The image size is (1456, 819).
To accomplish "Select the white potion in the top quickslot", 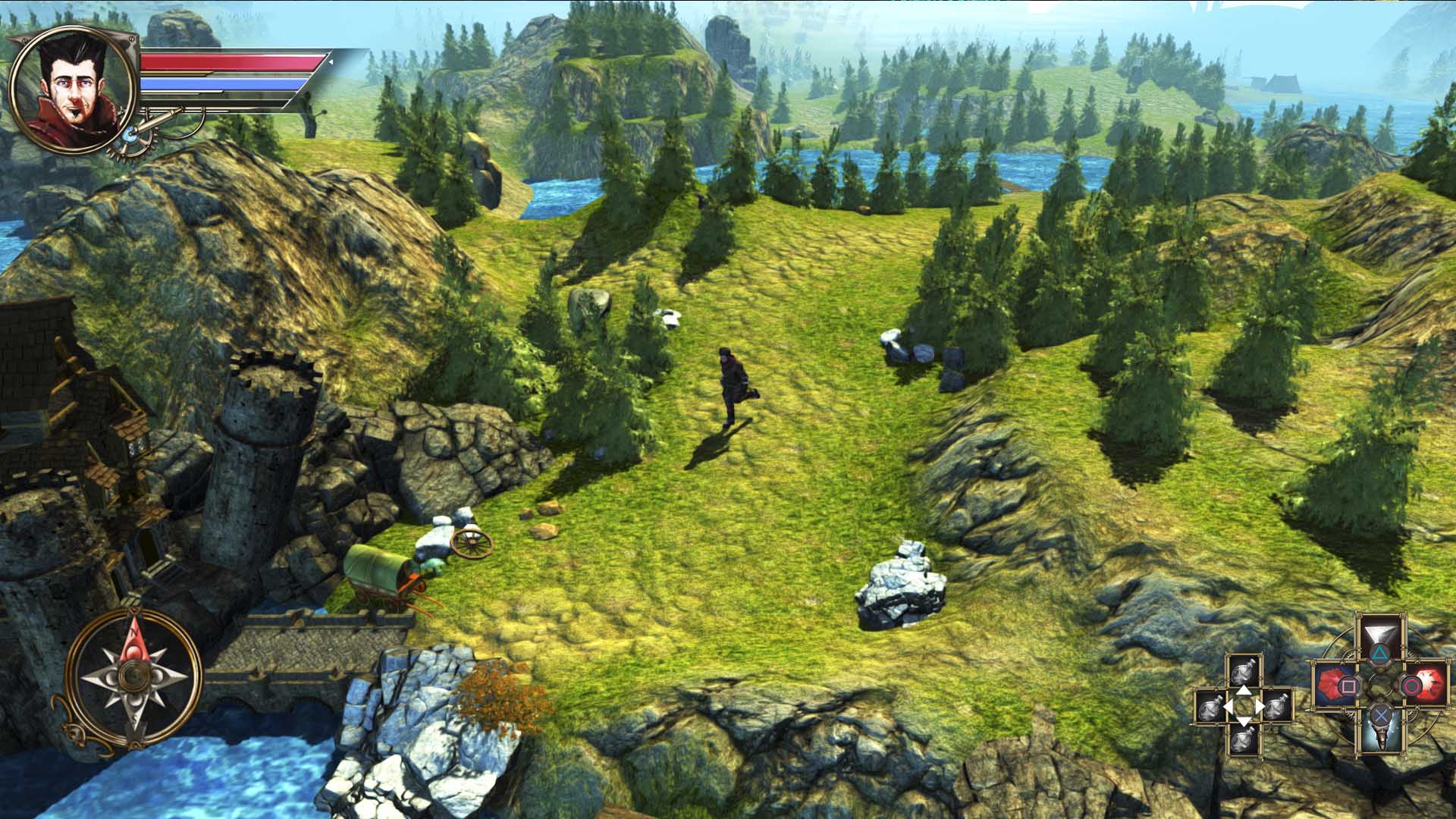I will 1244,671.
